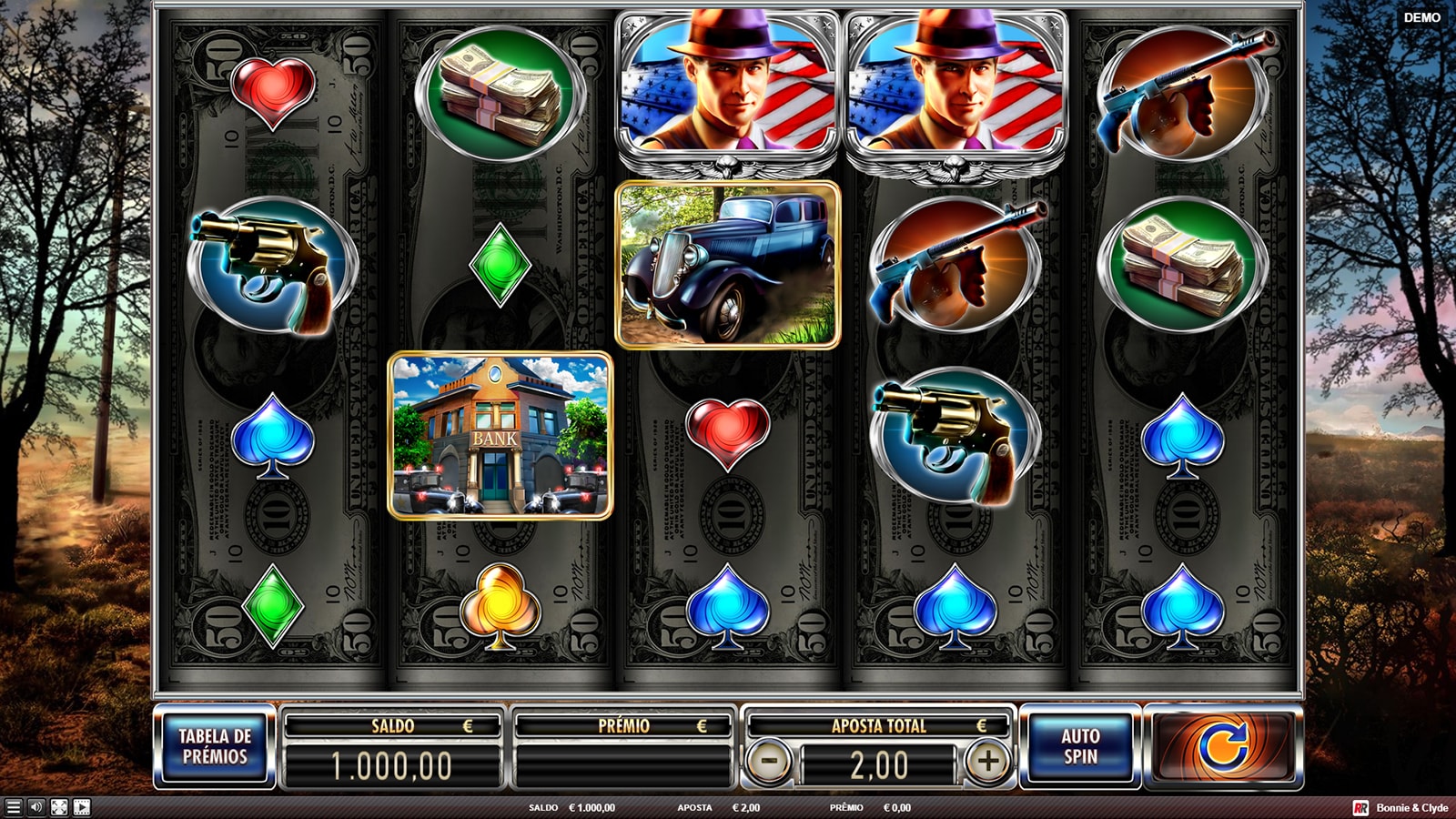Open the Tabela de Prémios paytable
Image resolution: width=1456 pixels, height=819 pixels.
tap(215, 746)
